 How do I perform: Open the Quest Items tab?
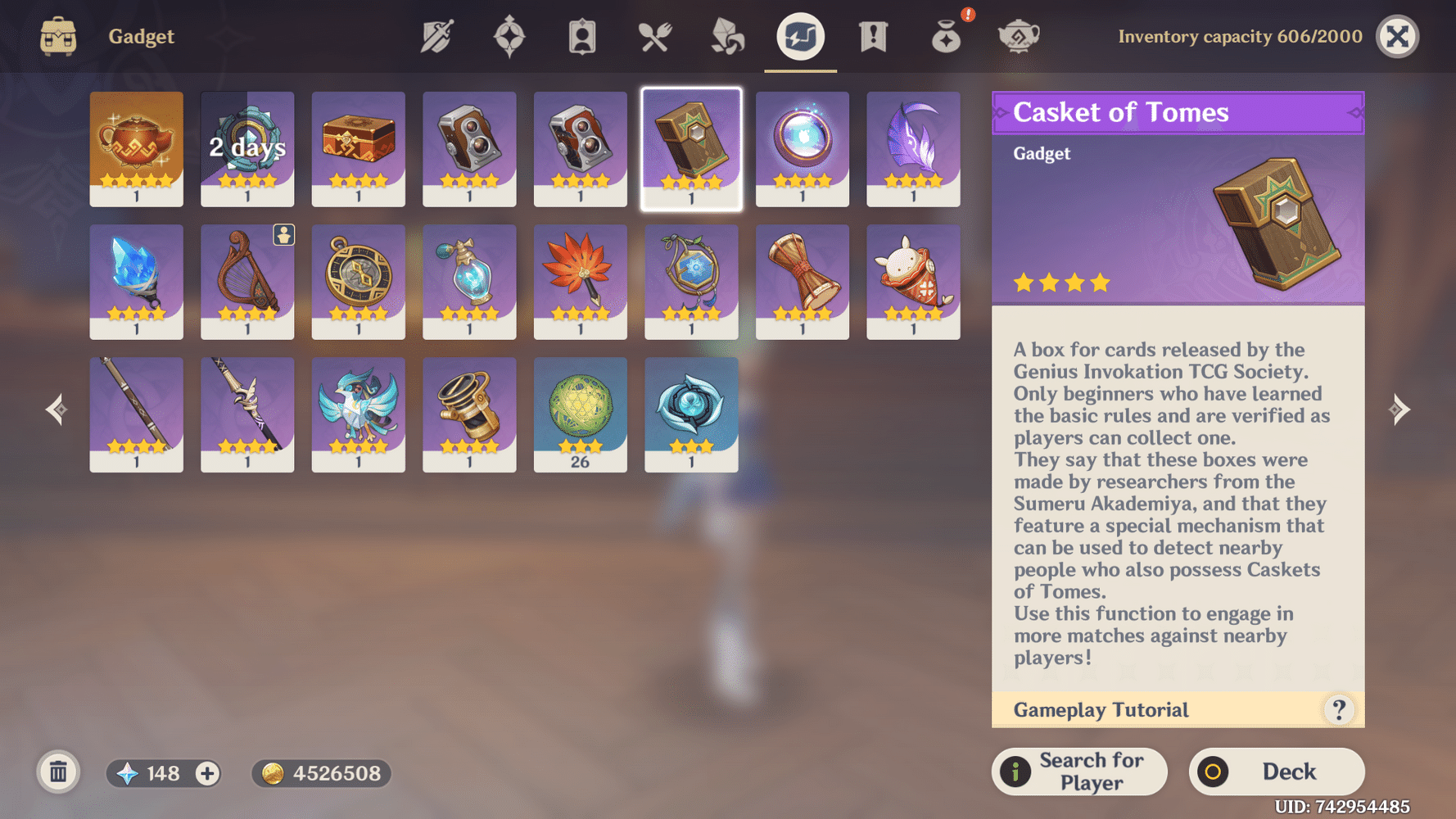click(875, 36)
